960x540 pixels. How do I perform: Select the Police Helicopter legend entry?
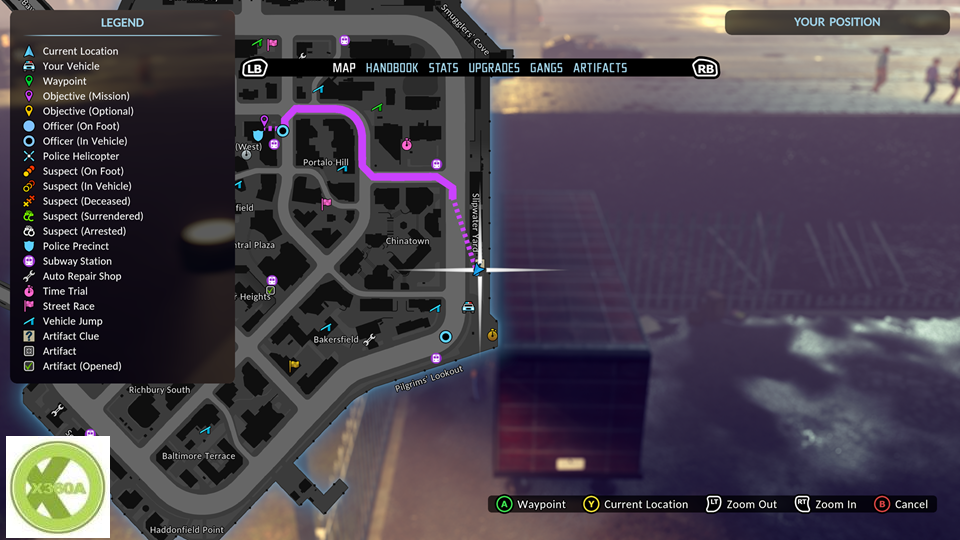80,156
